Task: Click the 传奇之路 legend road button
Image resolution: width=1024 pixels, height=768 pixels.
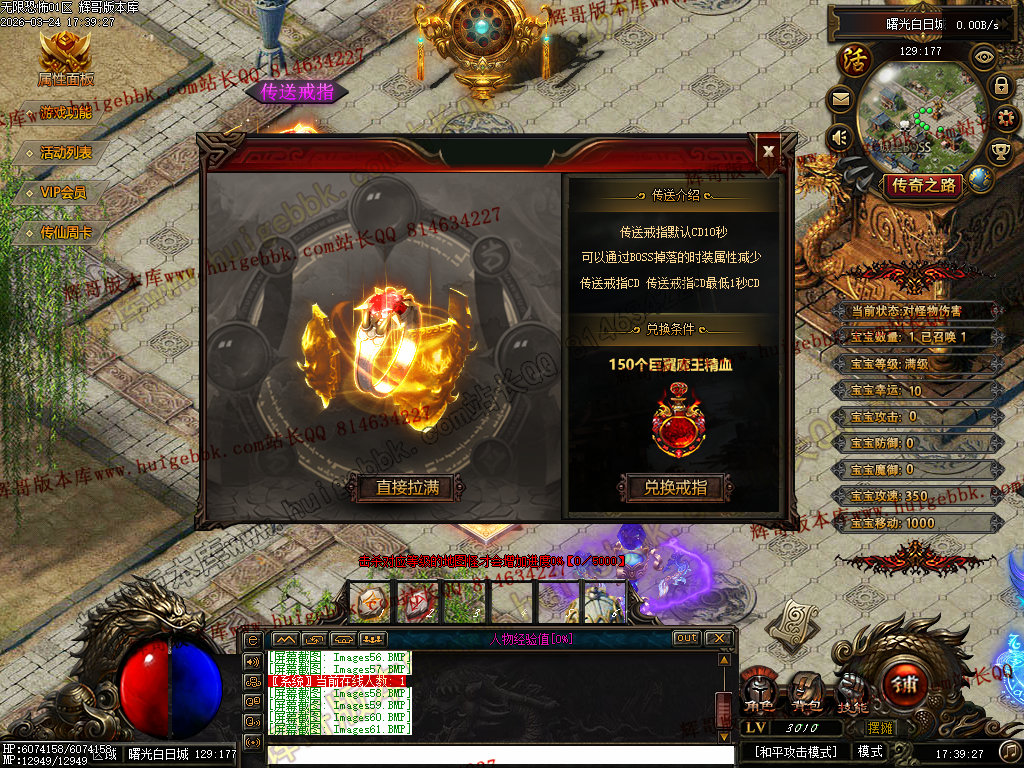Action: [x=923, y=185]
